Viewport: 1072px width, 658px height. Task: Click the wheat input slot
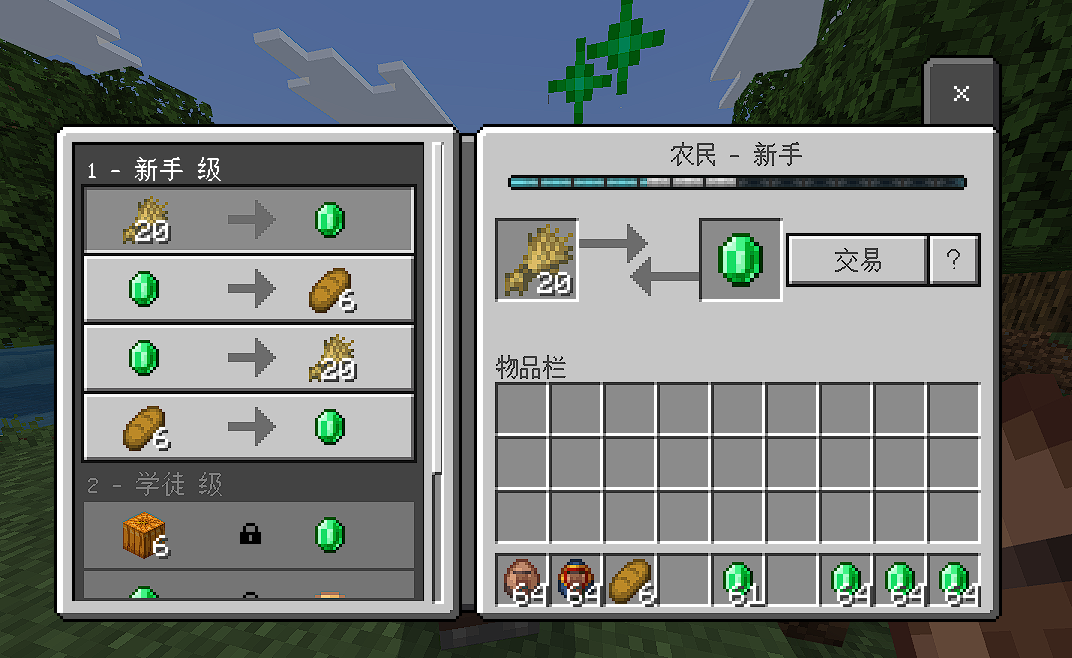[x=537, y=260]
